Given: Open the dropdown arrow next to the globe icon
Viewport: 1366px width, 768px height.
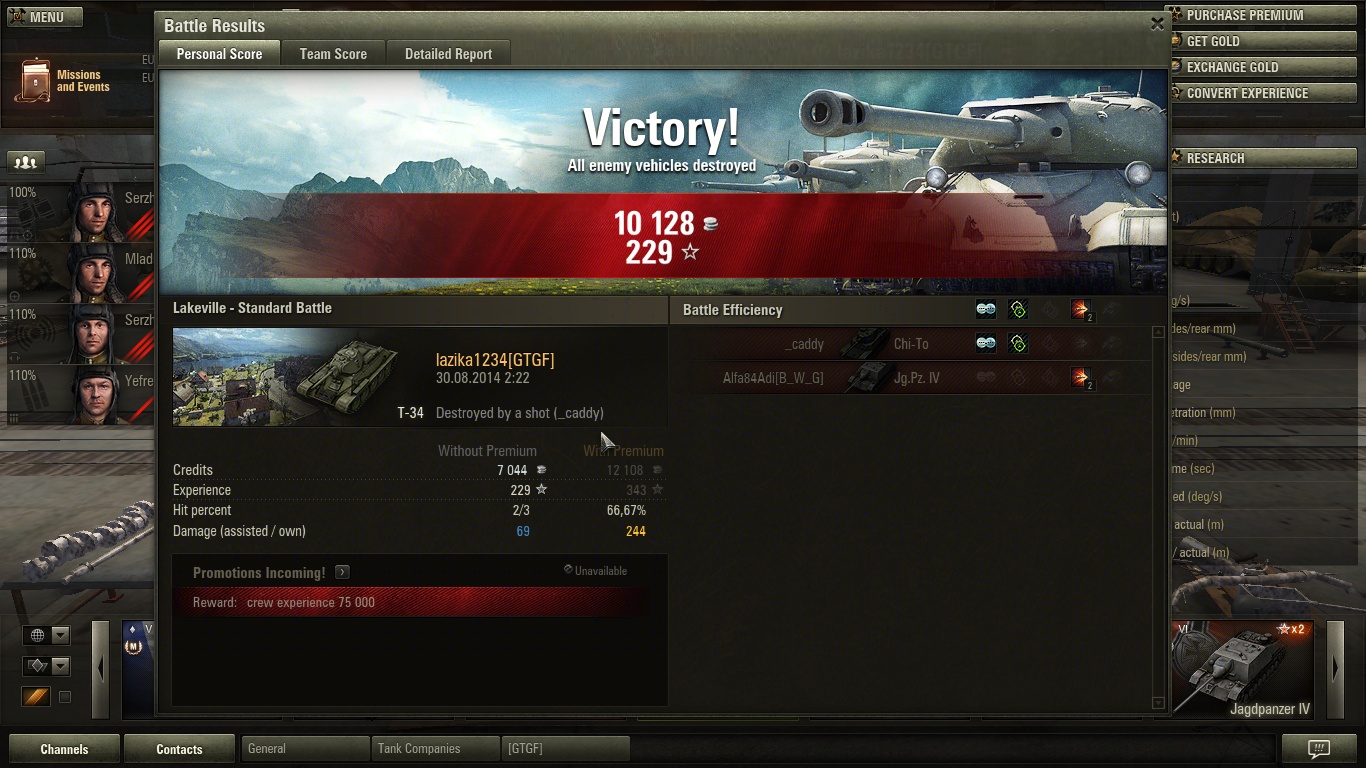Looking at the screenshot, I should click(x=59, y=634).
